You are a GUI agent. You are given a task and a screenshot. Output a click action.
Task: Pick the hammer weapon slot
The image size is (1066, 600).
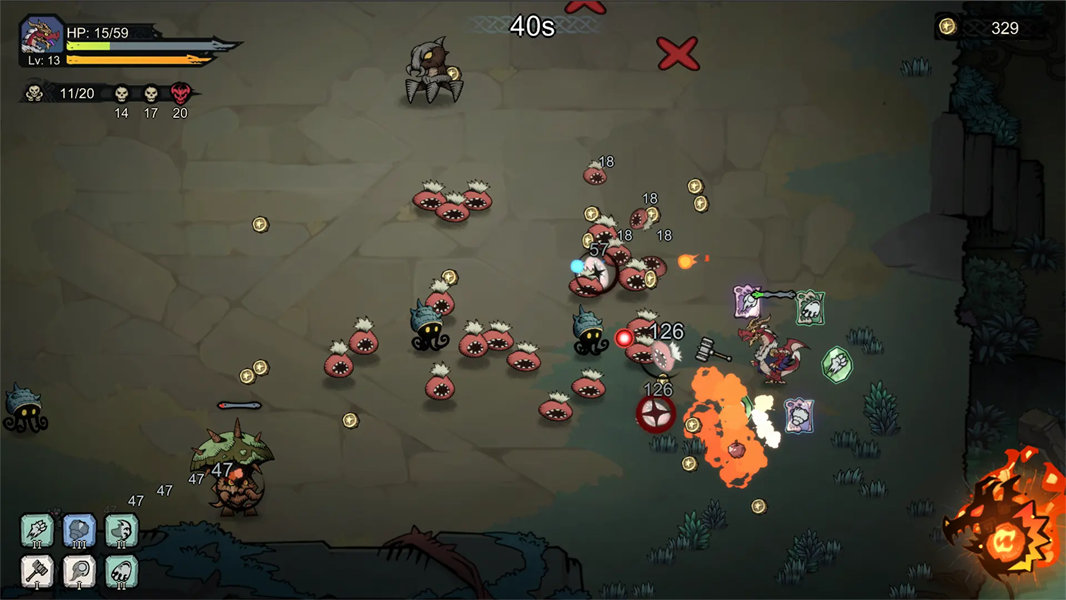[x=37, y=571]
